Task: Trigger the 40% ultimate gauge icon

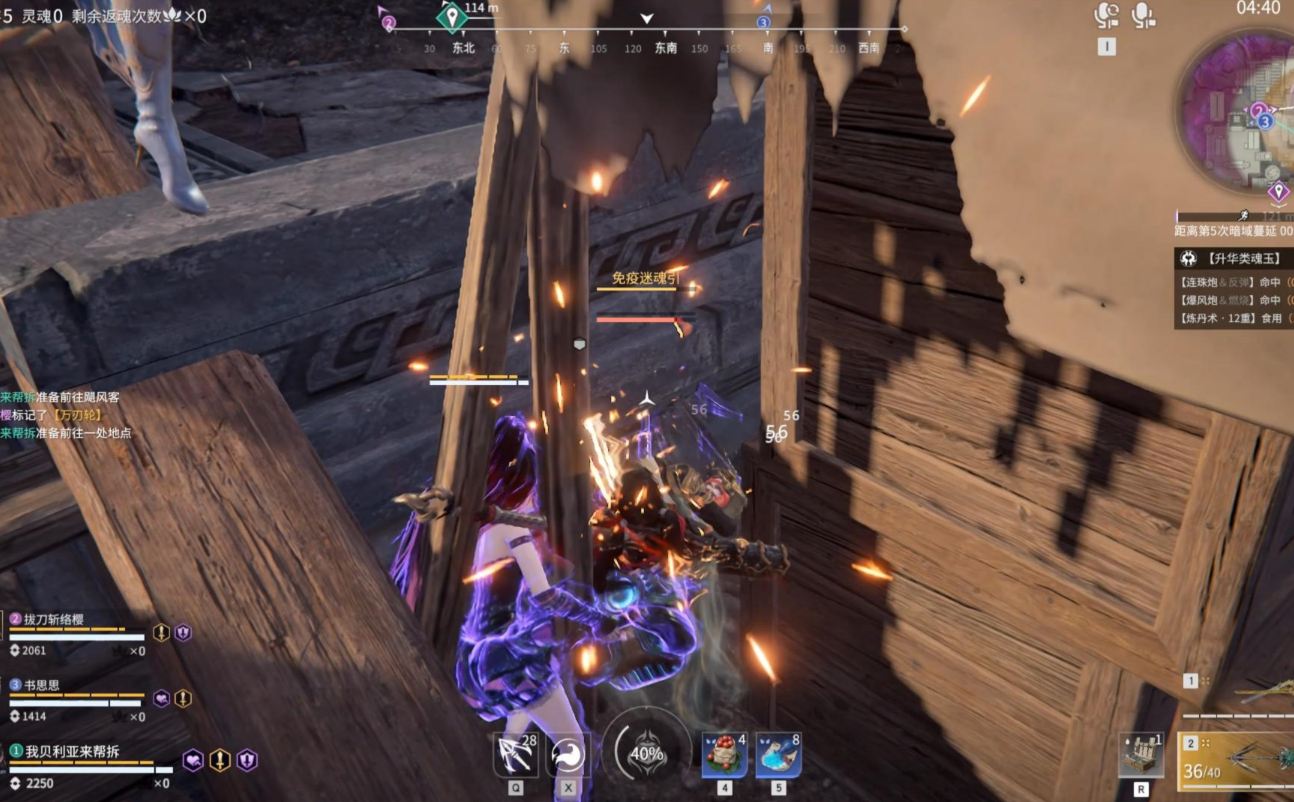Action: tap(646, 752)
